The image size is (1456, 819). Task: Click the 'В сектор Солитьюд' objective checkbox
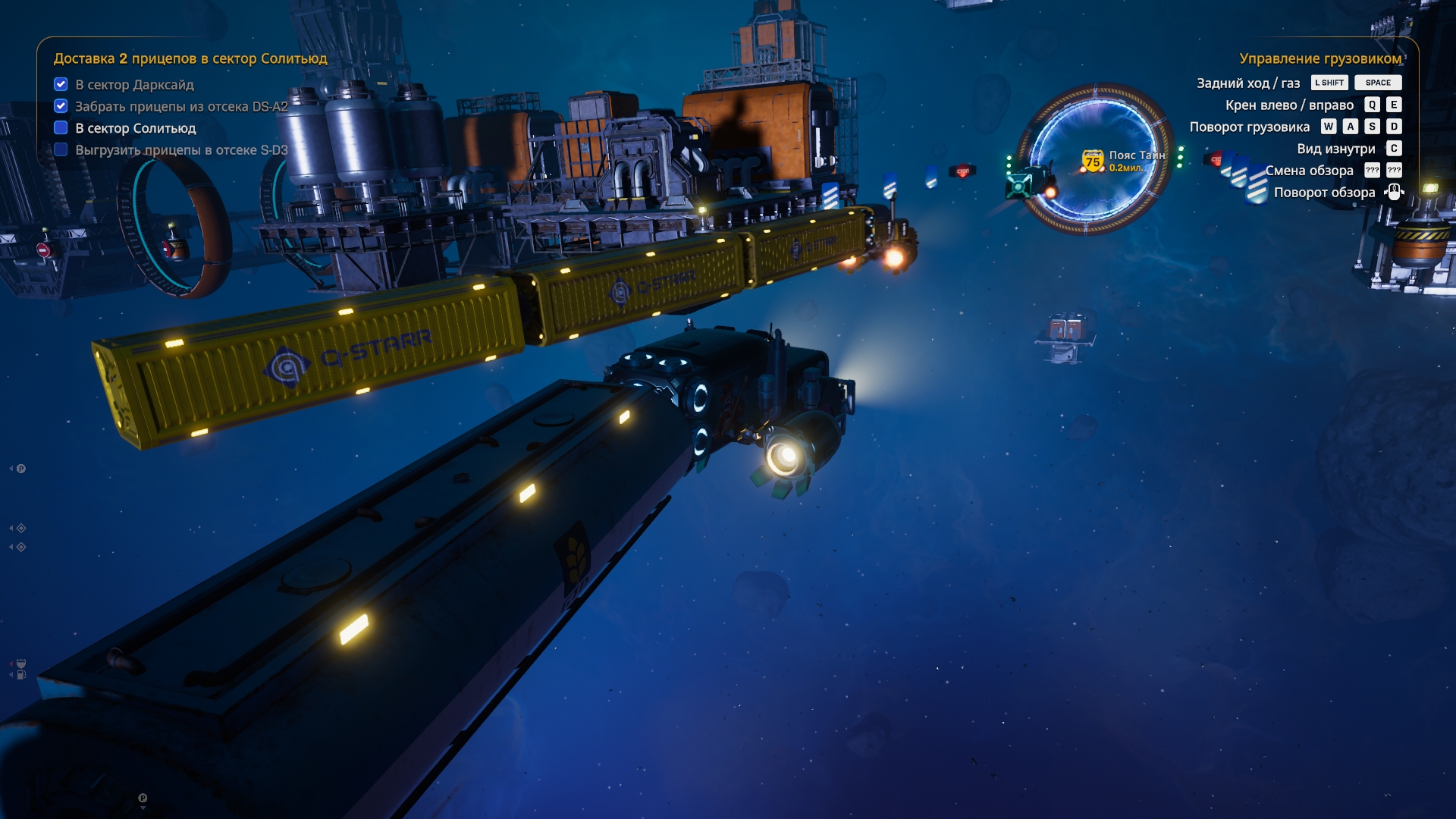(x=61, y=128)
